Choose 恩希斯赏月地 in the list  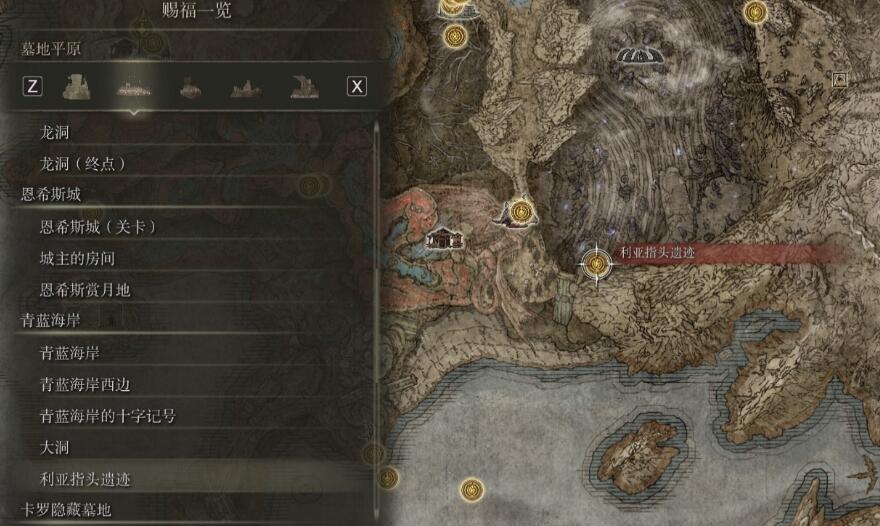(x=85, y=290)
